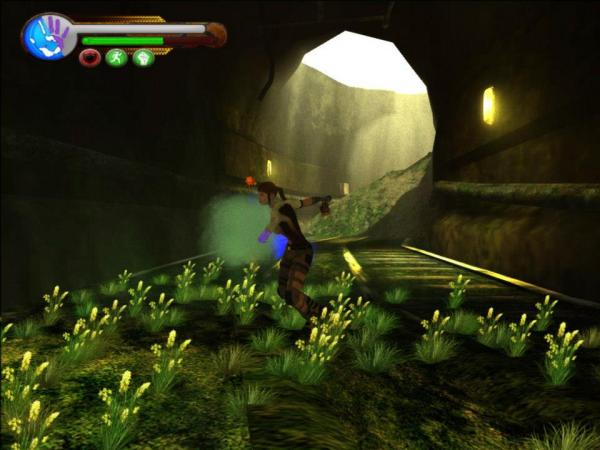Choose the green raised fist icon
600x450 pixels.
(x=143, y=58)
